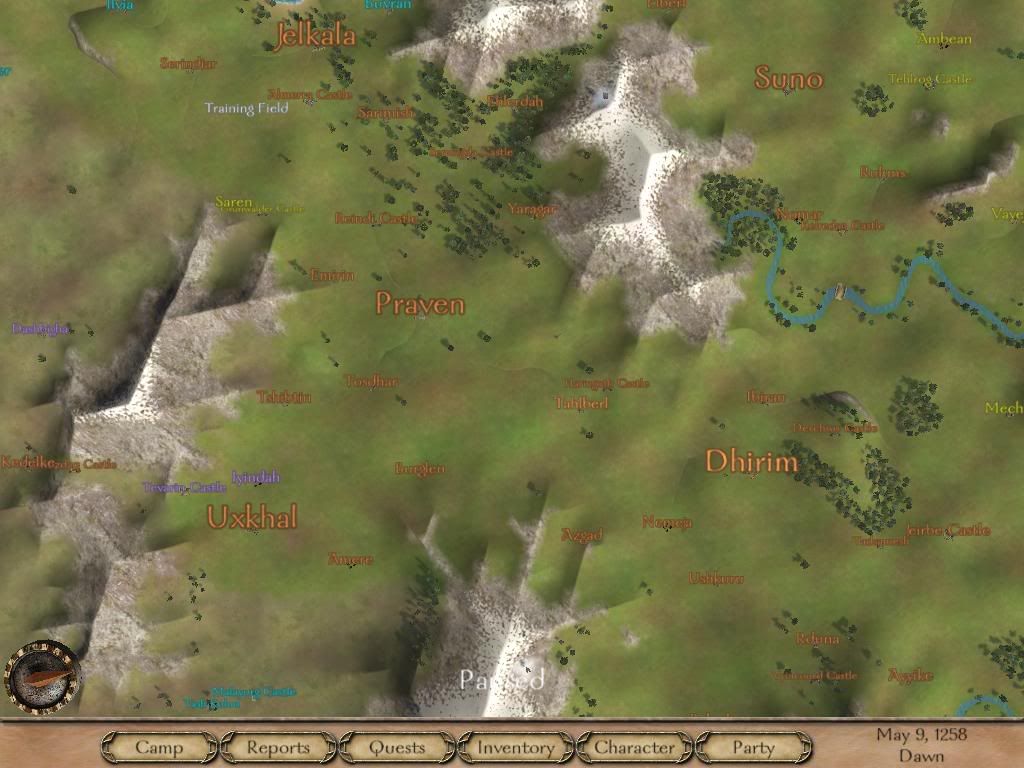Screen dimensions: 1024x768
Task: Open the Reports screen
Action: point(278,747)
